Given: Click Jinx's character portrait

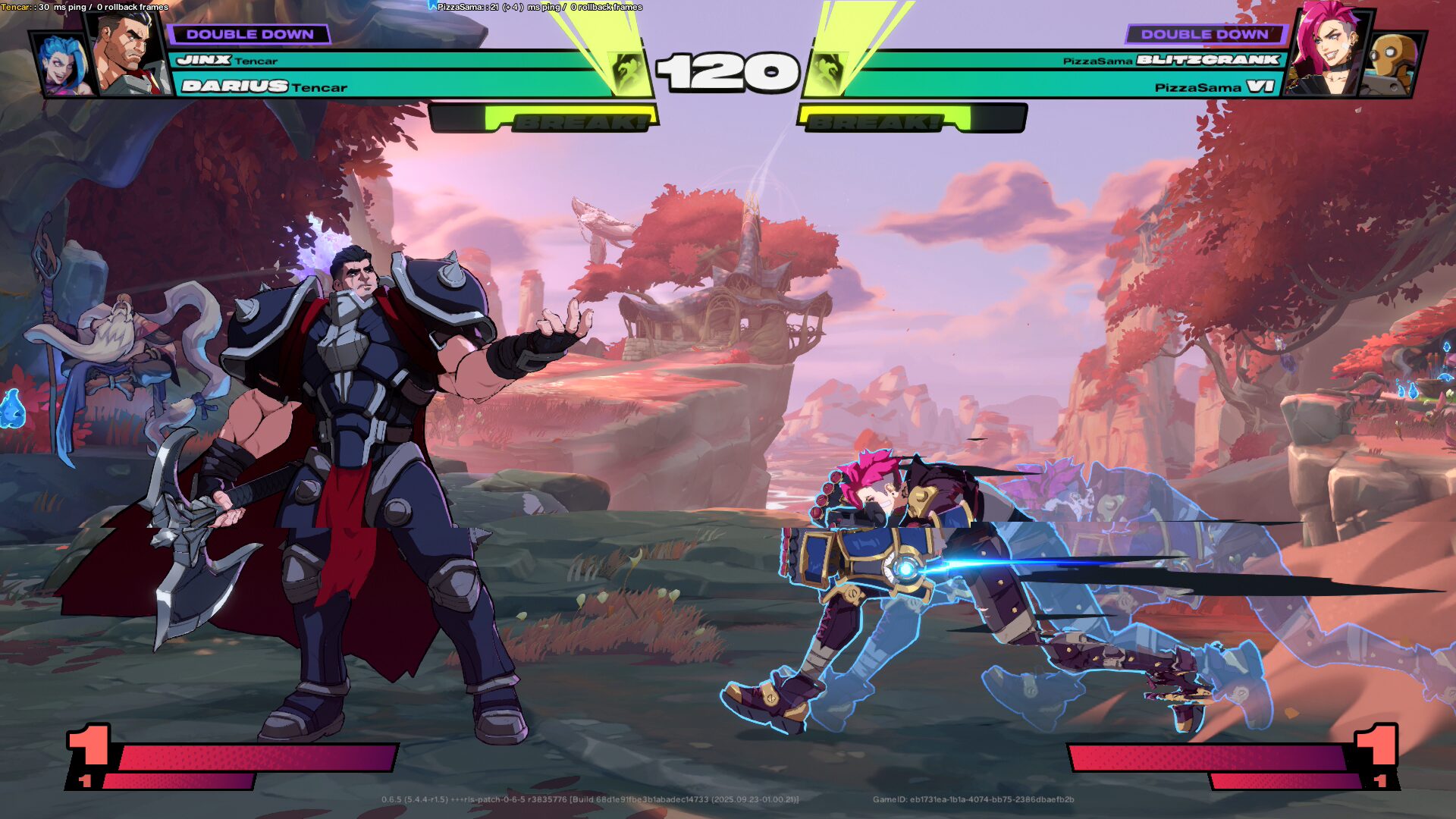Looking at the screenshot, I should click(64, 65).
